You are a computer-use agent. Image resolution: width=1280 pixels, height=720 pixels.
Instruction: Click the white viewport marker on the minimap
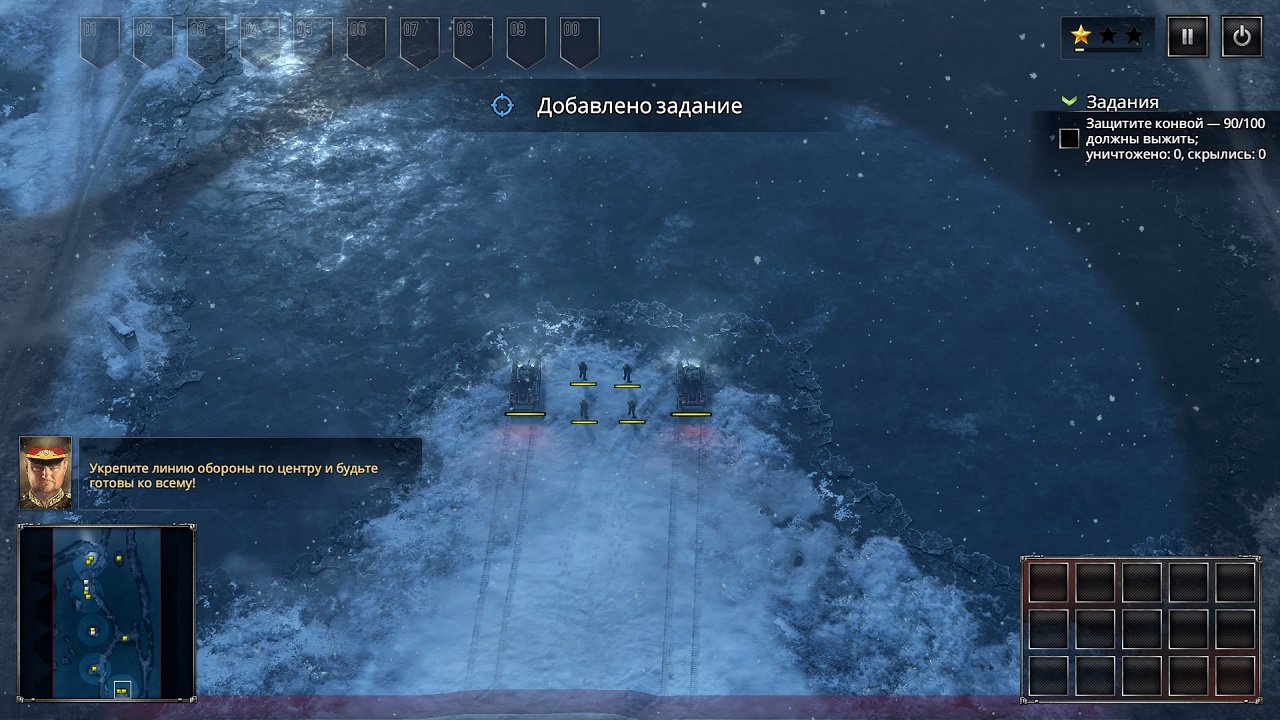122,687
